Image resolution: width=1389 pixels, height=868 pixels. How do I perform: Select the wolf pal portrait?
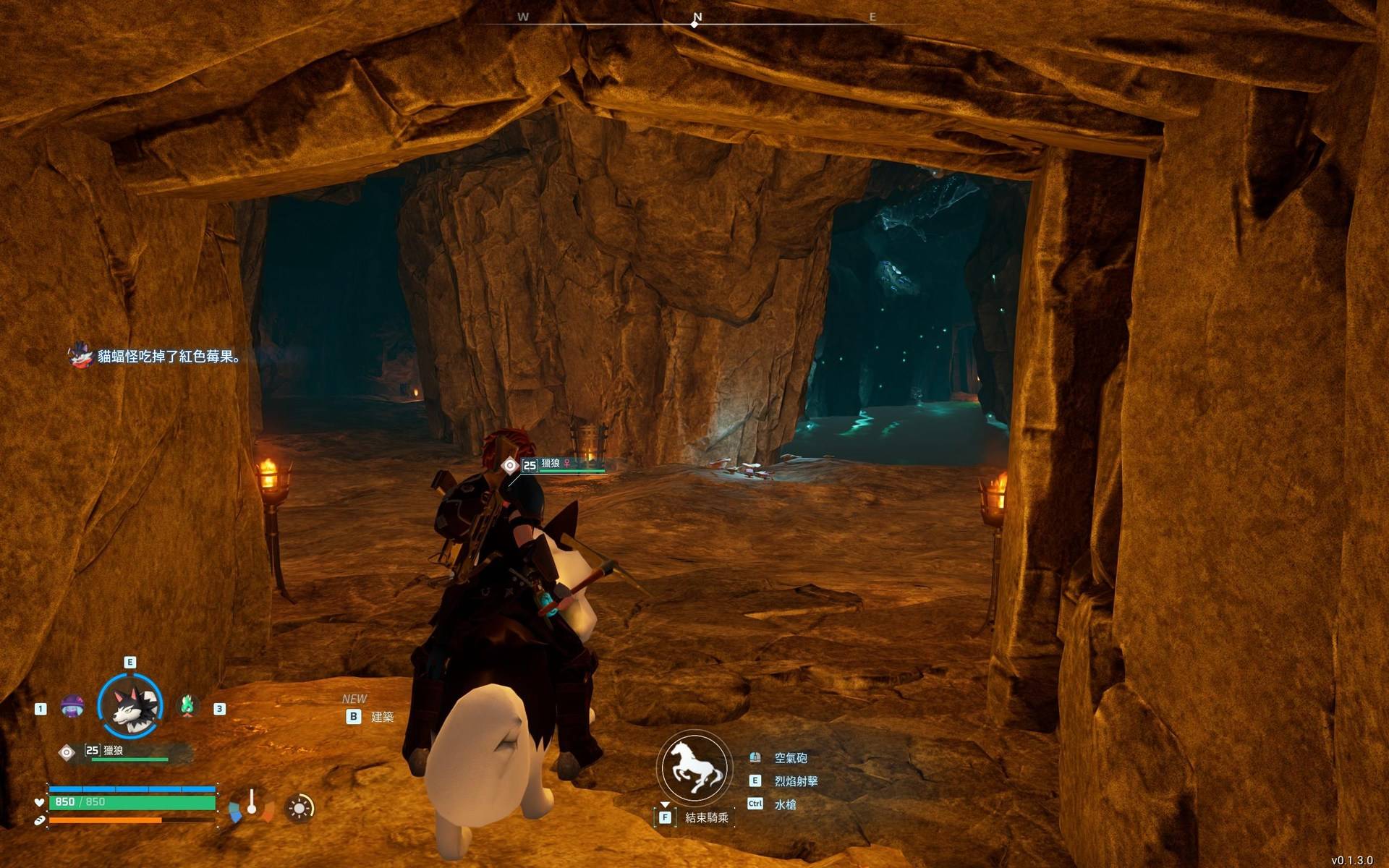tap(130, 707)
